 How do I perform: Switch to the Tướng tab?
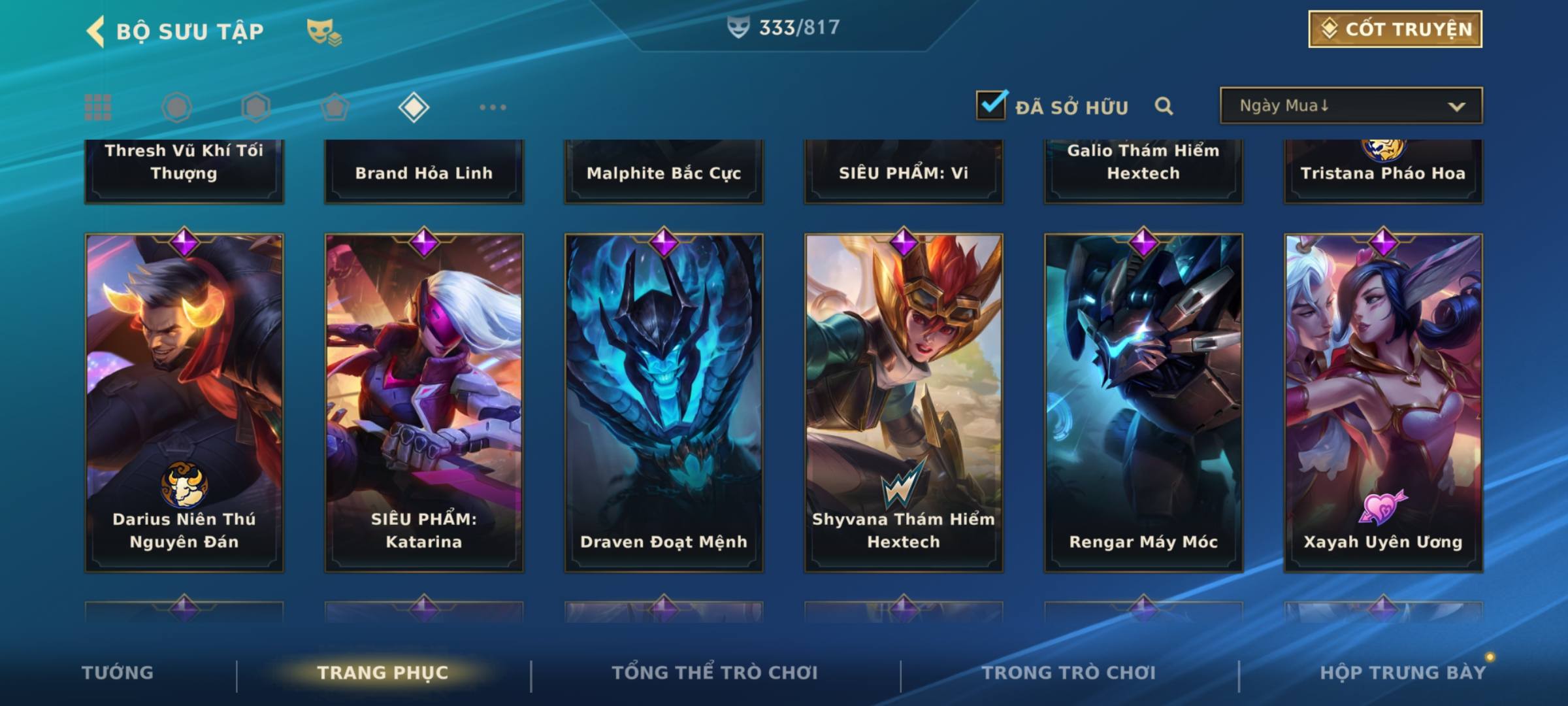pyautogui.click(x=118, y=673)
